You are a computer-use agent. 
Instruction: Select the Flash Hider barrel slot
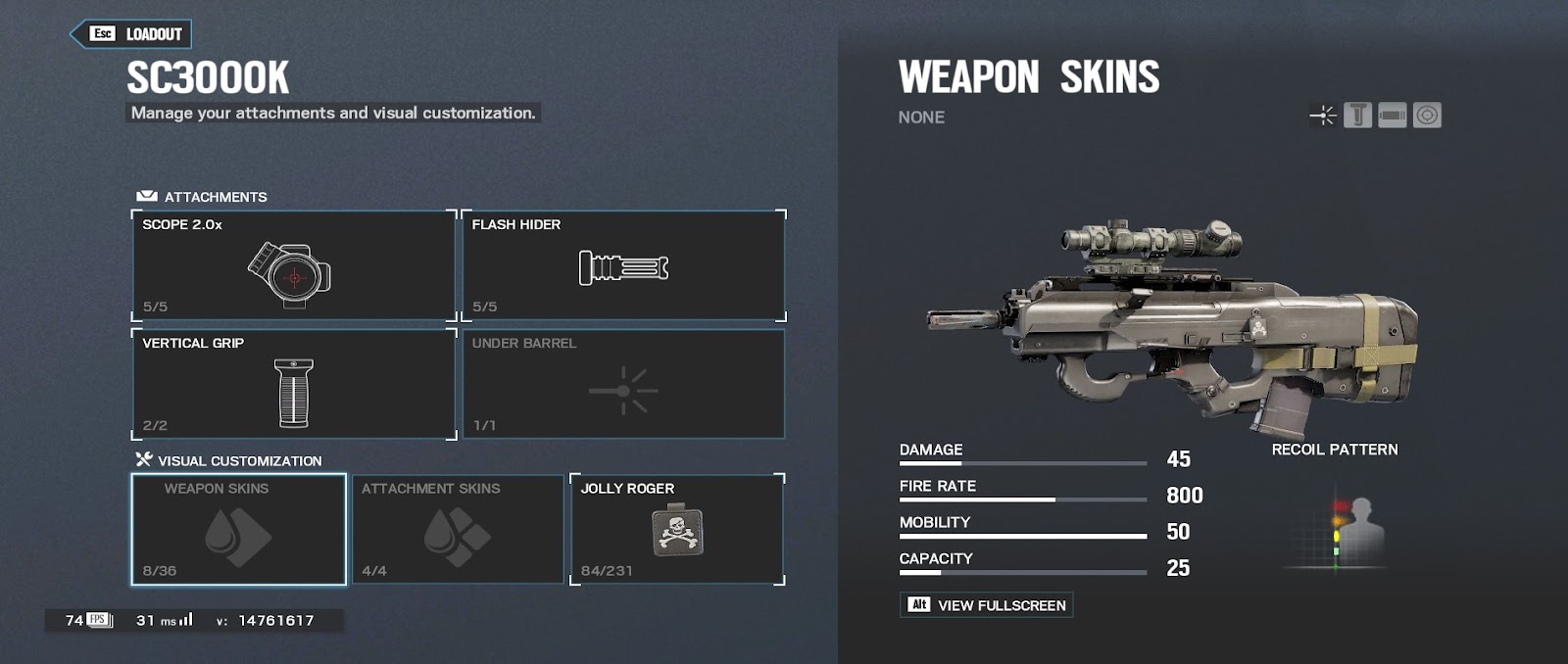(x=623, y=265)
